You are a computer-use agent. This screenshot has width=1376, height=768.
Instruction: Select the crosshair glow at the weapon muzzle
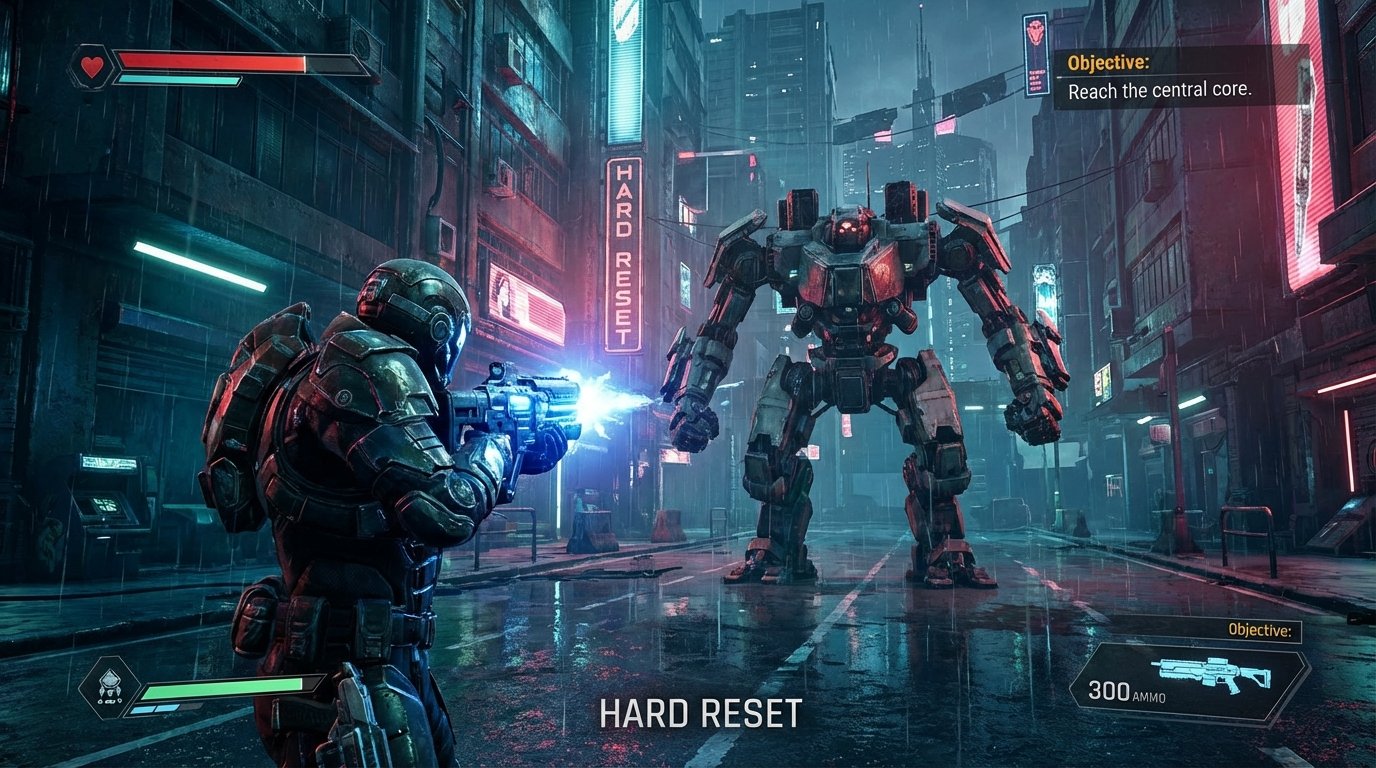pos(595,400)
